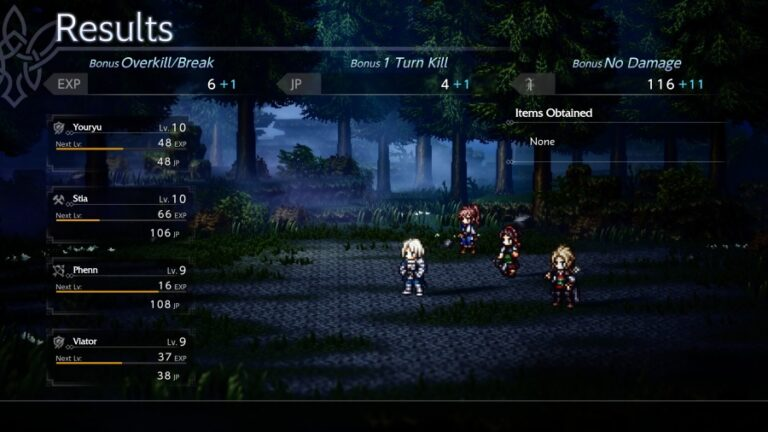The height and width of the screenshot is (432, 768).
Task: Click Viator's party result row
Action: 119,358
